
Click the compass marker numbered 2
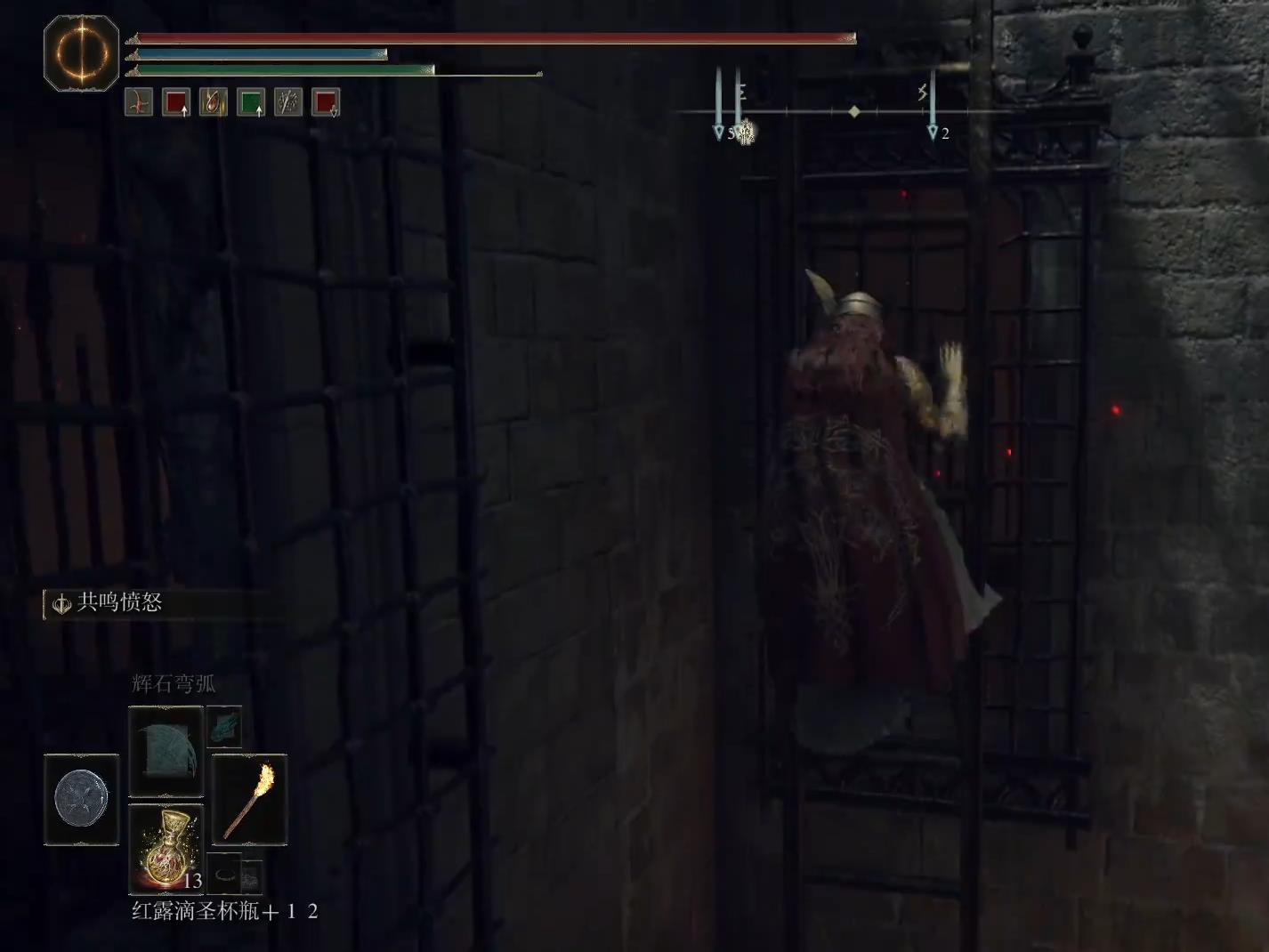point(934,132)
